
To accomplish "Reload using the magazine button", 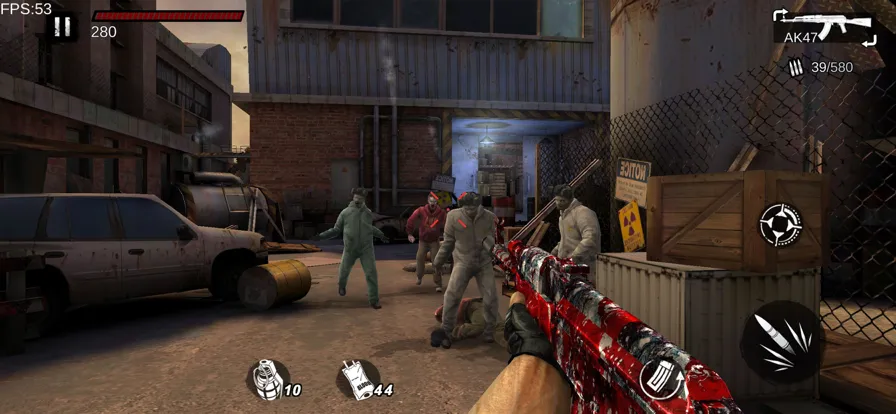I will tap(660, 378).
